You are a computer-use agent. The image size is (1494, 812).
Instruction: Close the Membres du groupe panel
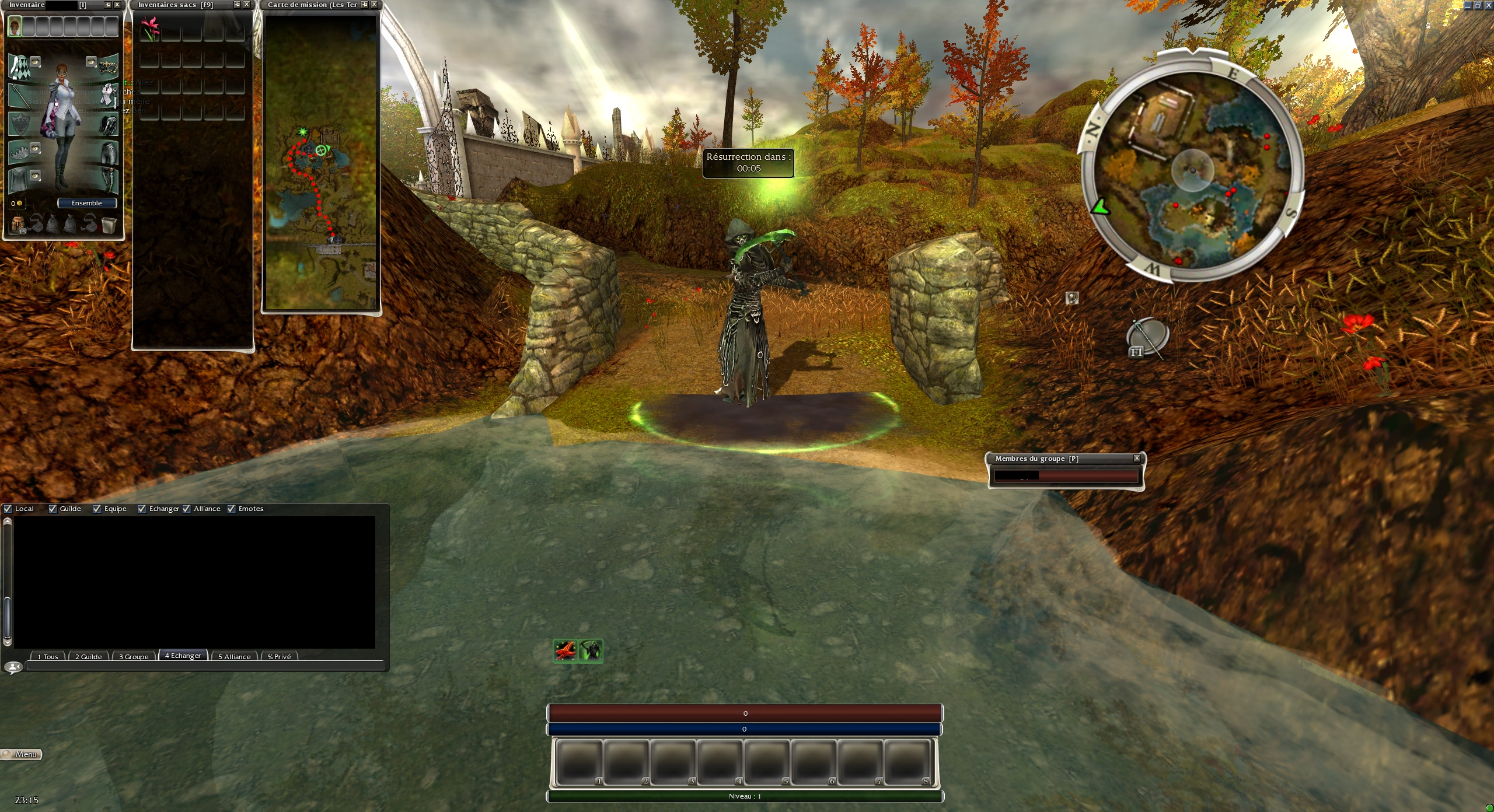point(1137,459)
